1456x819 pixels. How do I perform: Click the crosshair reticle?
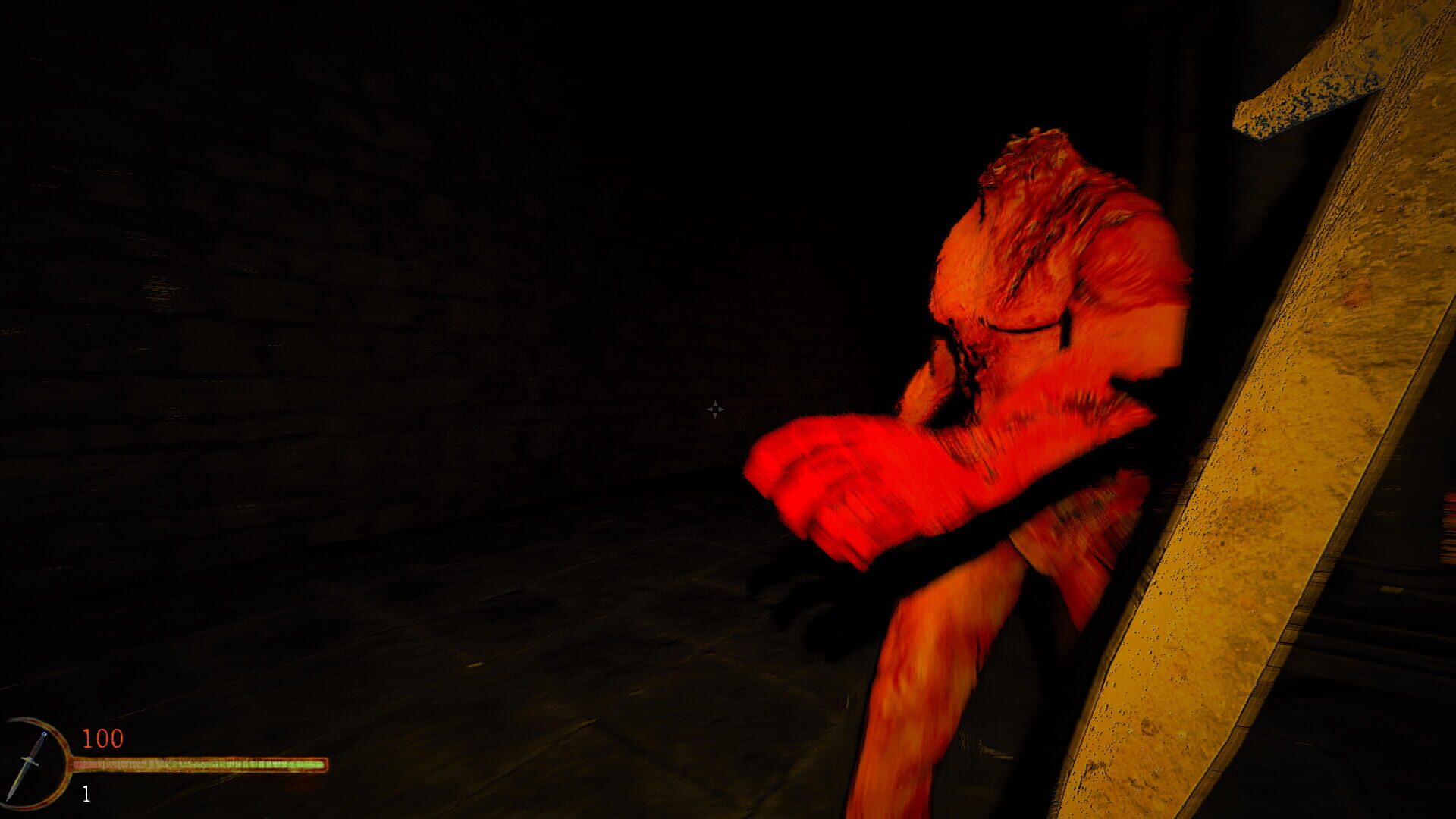tap(714, 409)
